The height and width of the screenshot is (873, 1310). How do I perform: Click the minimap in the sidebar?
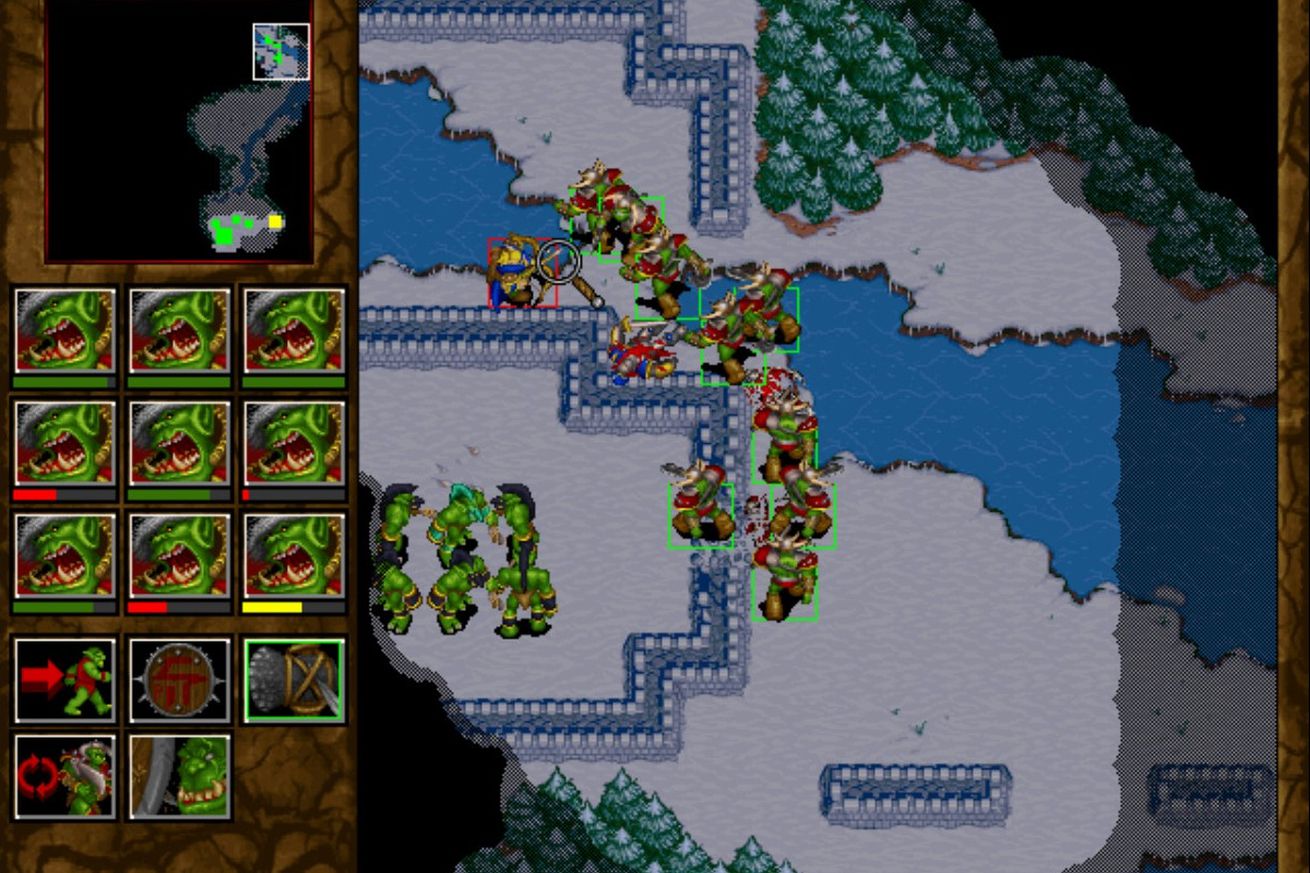point(179,130)
